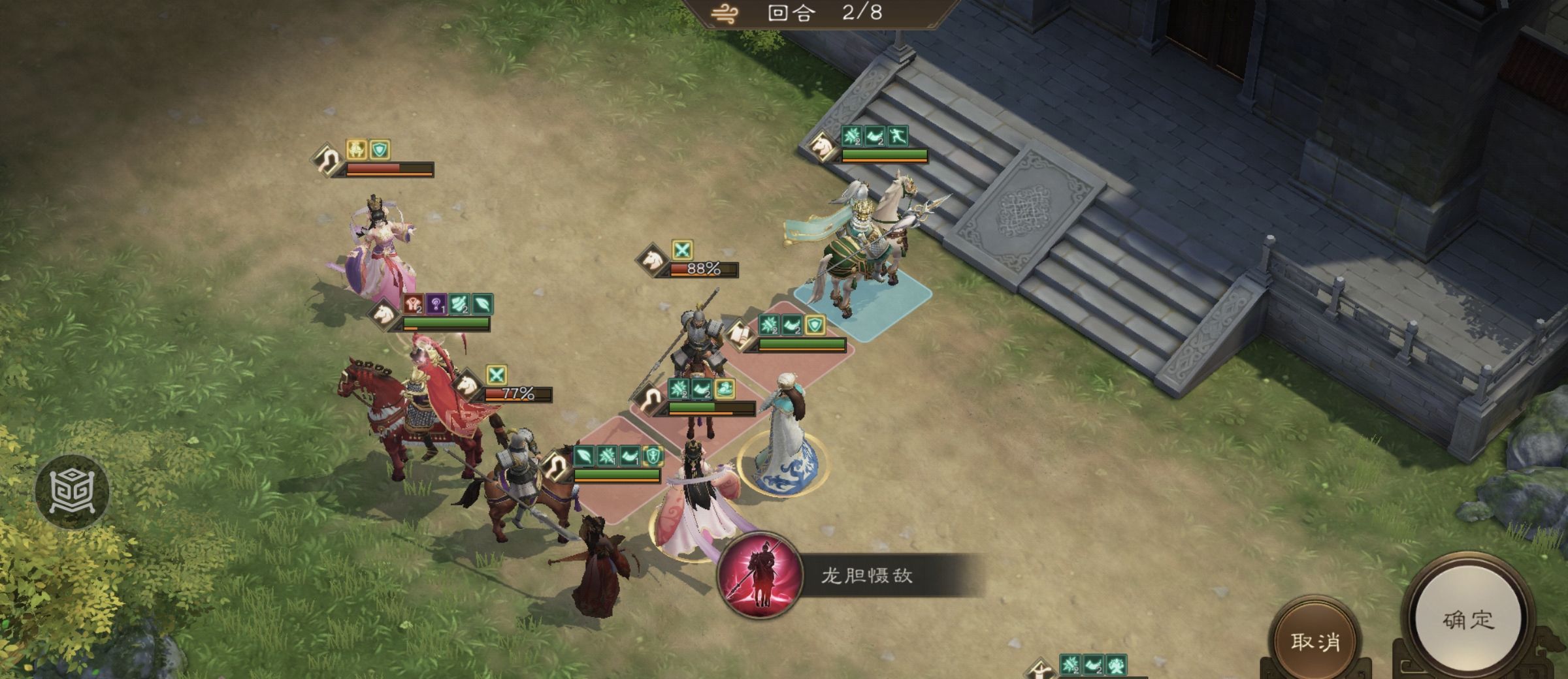Click the wind gust icon beside the turn counter

(x=725, y=13)
